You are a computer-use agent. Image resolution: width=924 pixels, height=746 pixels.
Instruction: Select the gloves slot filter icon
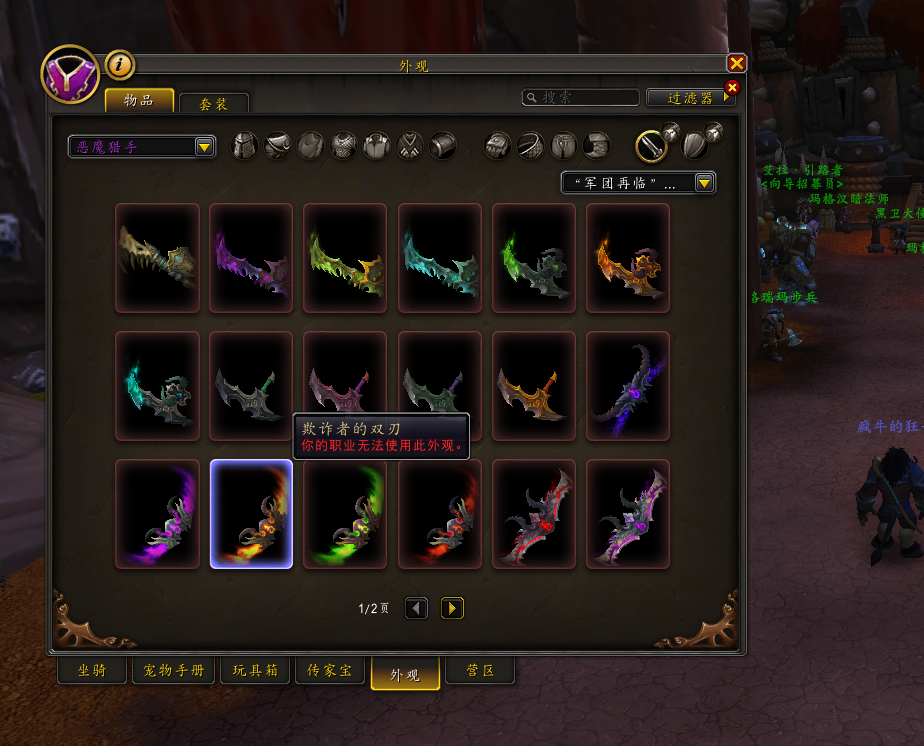[x=498, y=146]
